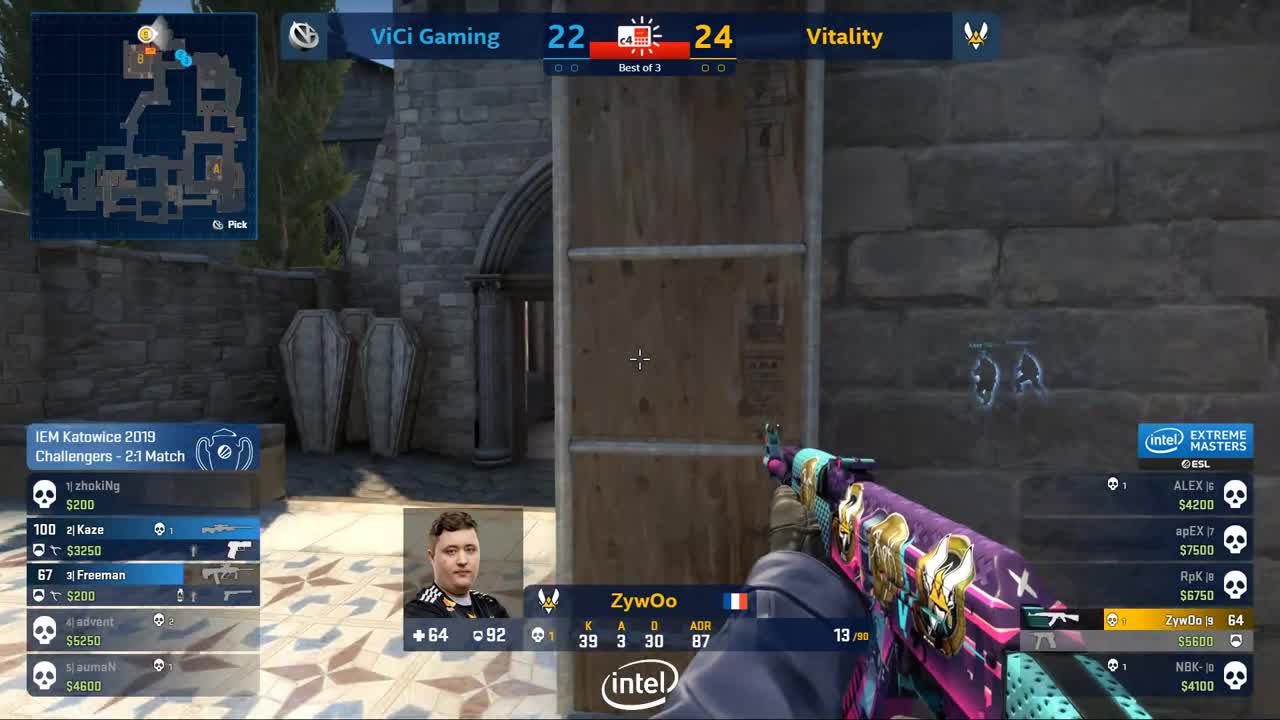
Task: Click bombsite B marker on the minimap
Action: [141, 60]
